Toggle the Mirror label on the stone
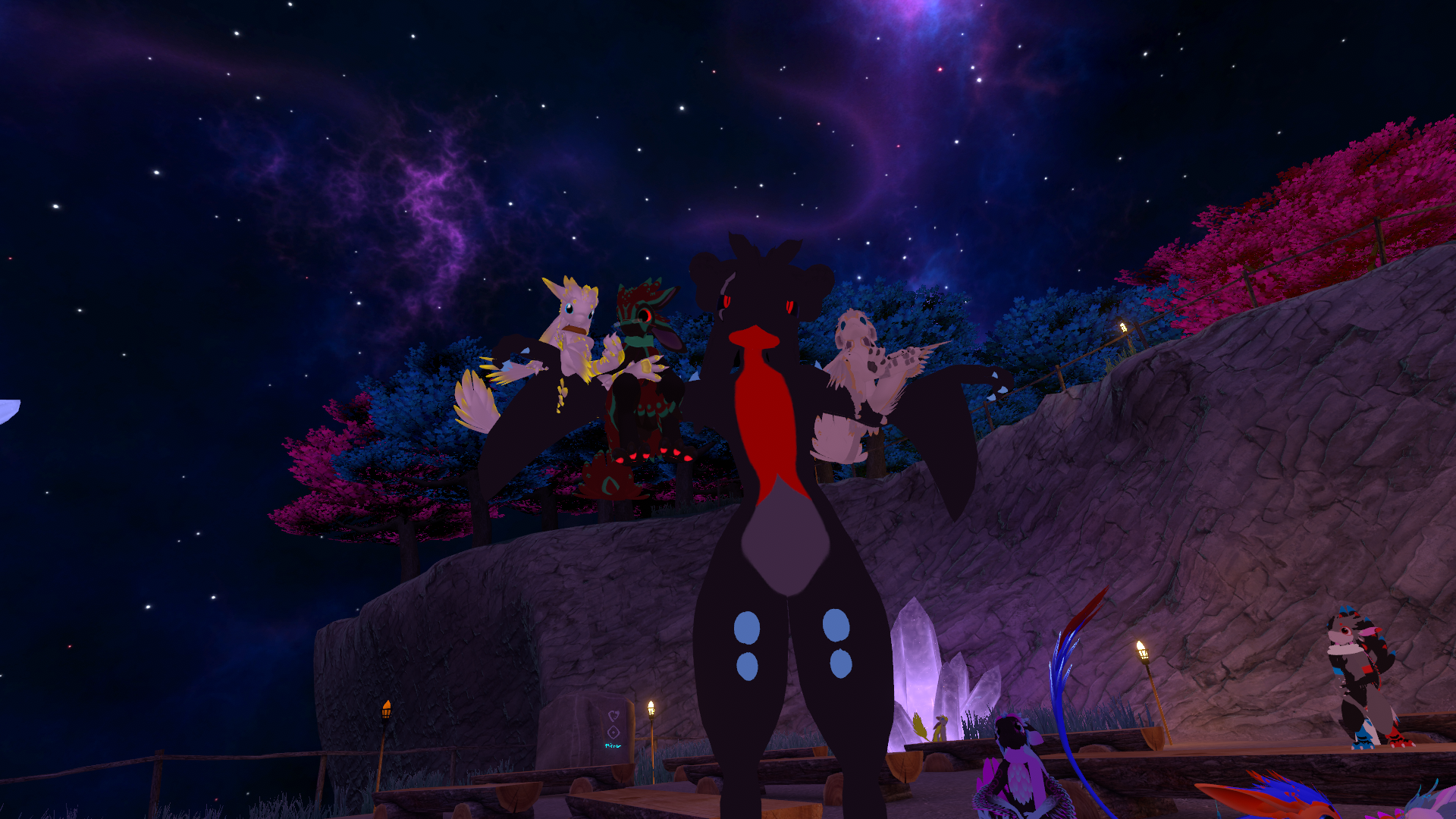 coord(613,745)
